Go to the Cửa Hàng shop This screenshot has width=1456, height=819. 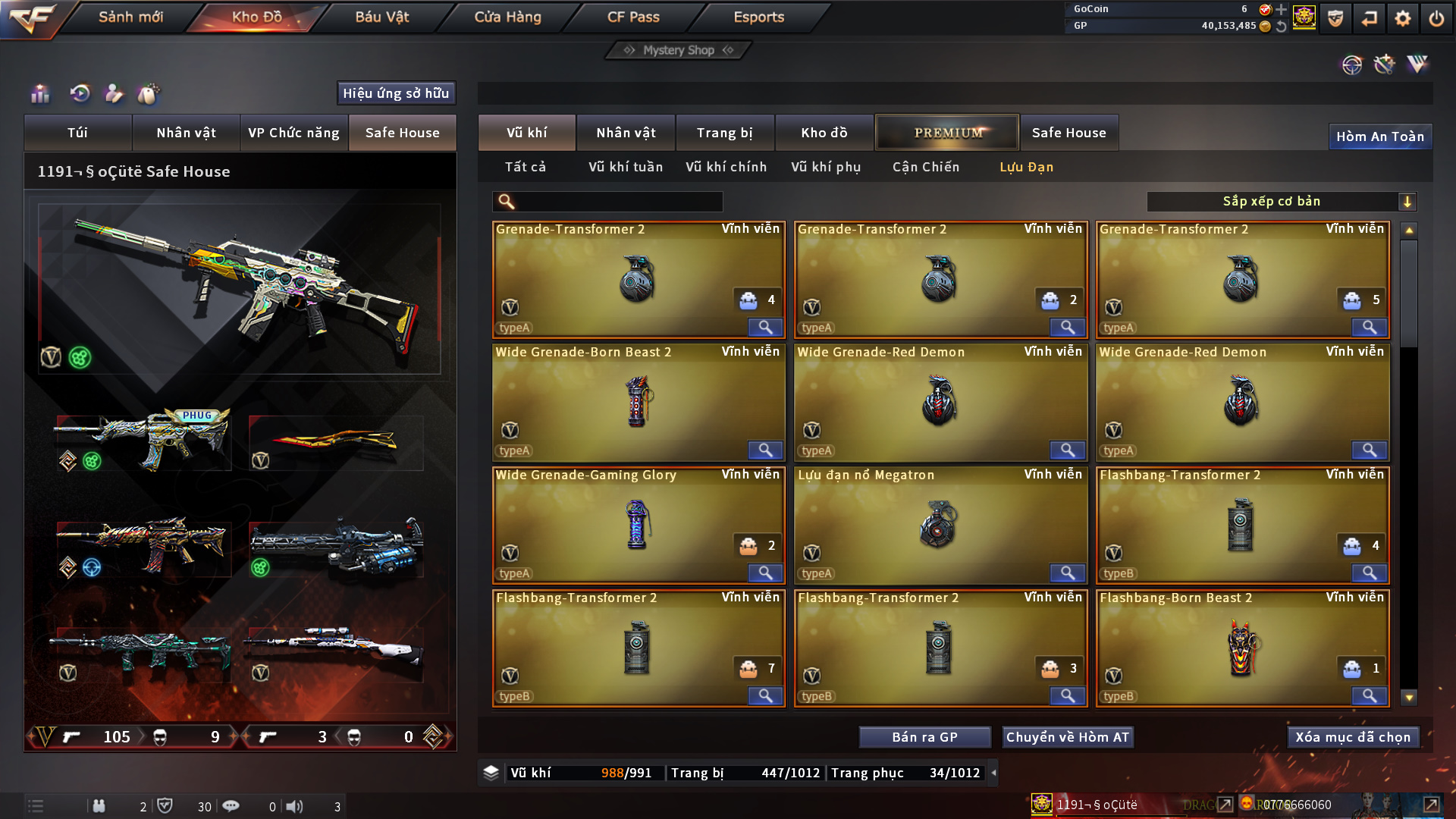[x=507, y=17]
